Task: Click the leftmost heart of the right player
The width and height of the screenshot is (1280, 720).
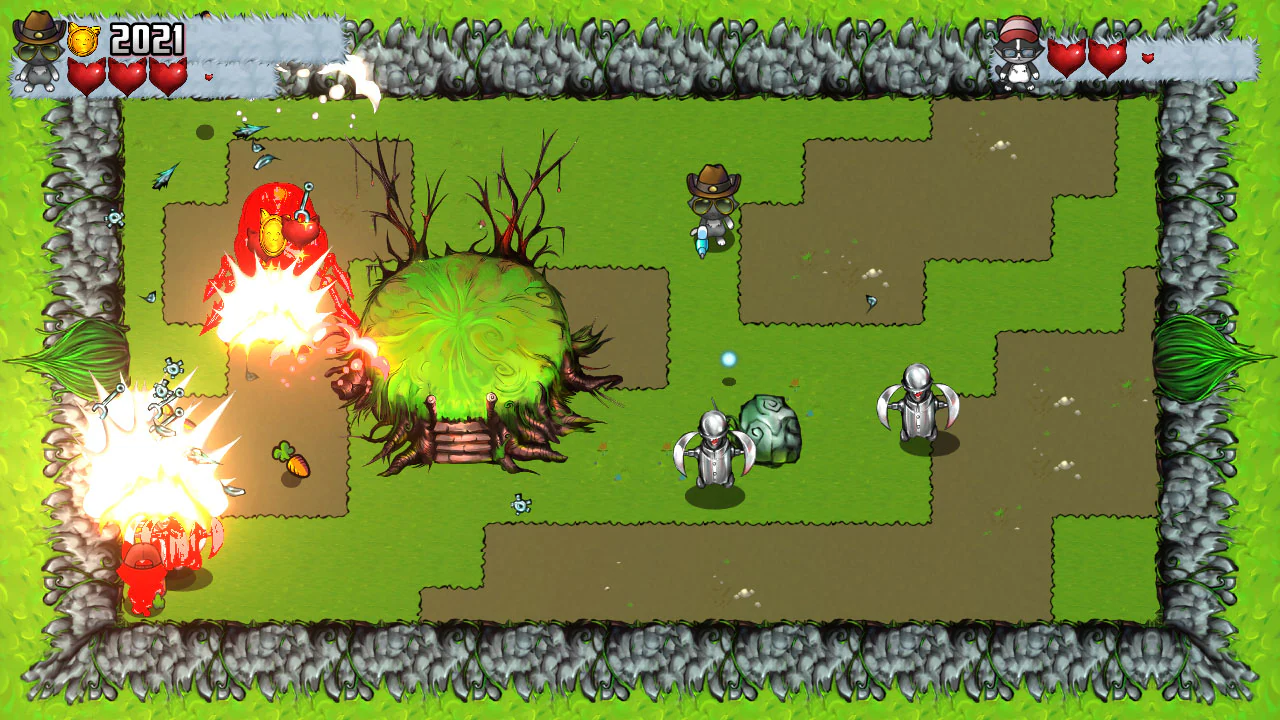Action: (1067, 58)
